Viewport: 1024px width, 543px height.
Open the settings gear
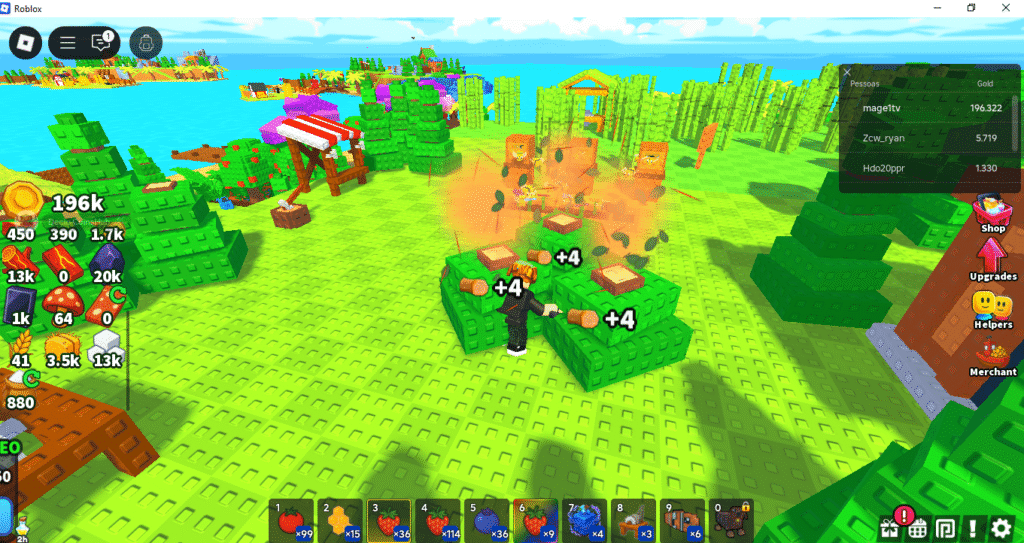(1001, 527)
